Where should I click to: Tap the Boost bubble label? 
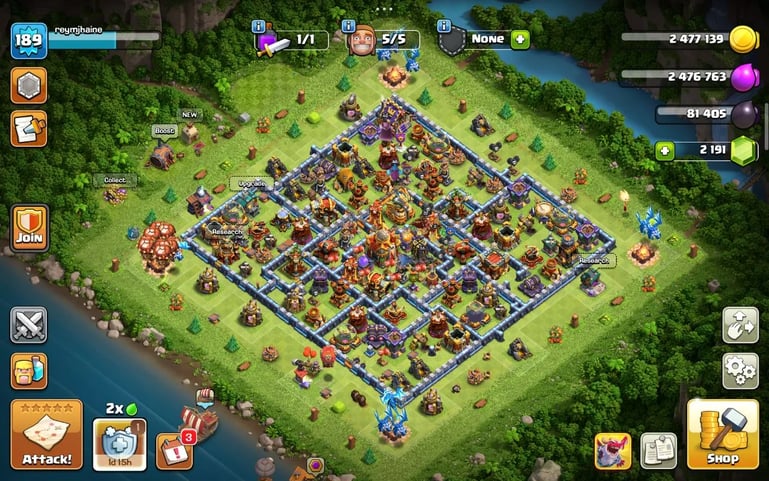pos(164,131)
